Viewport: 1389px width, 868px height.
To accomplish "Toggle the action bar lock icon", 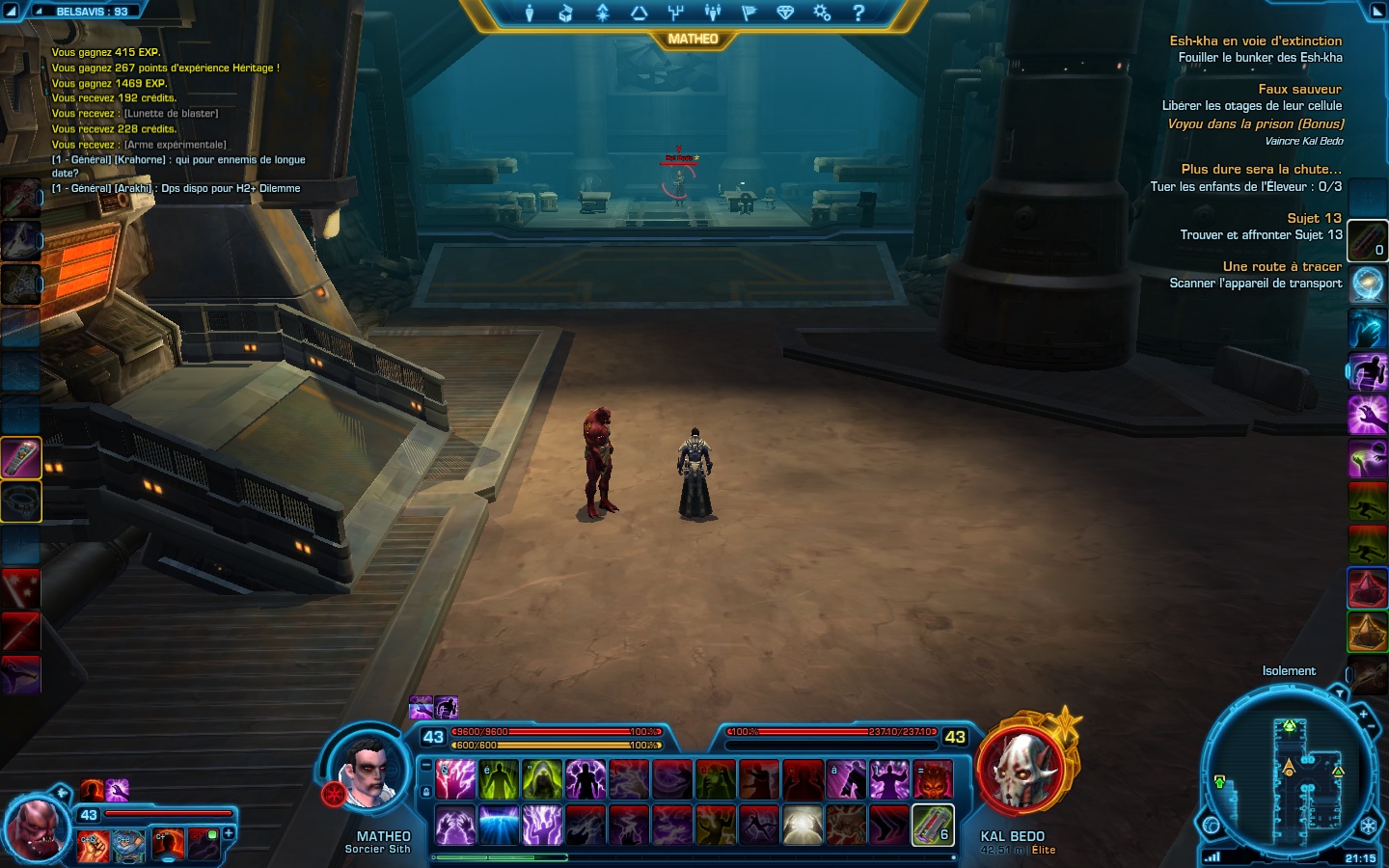I will point(426,792).
